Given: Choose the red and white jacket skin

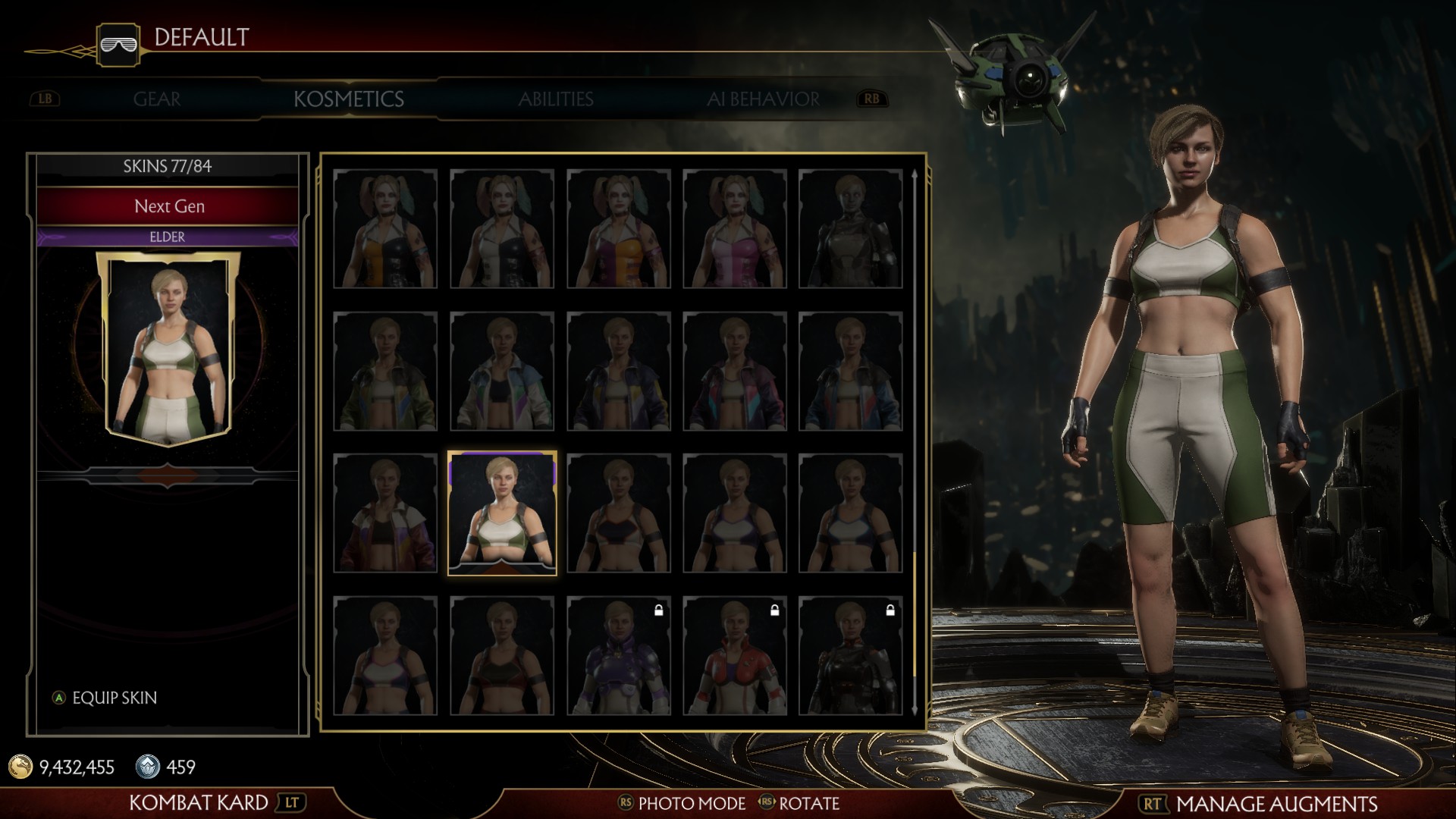Looking at the screenshot, I should pyautogui.click(x=385, y=513).
